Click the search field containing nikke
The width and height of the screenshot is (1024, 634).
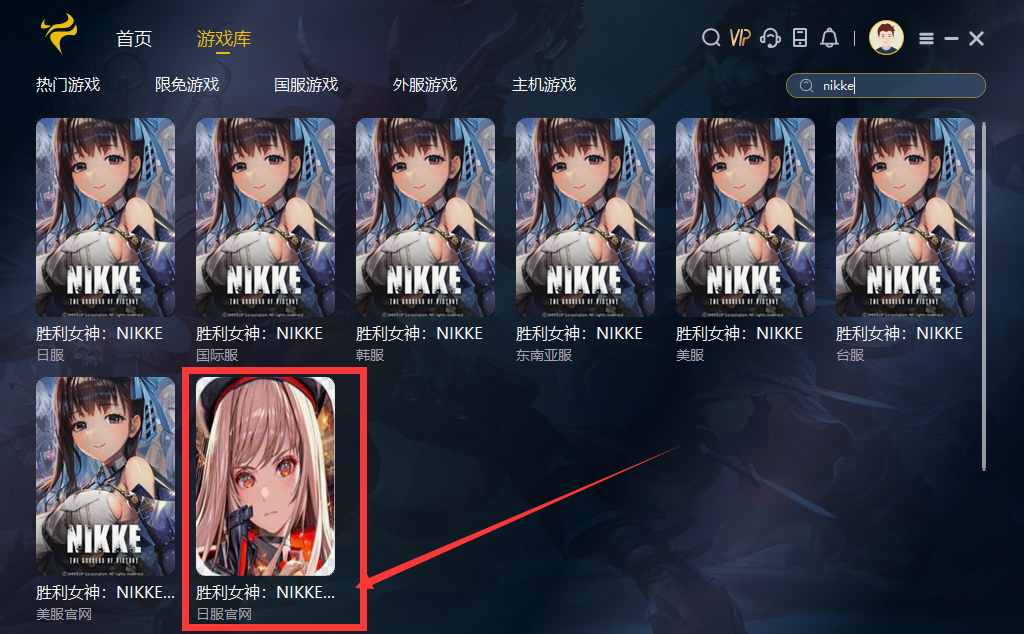pos(895,86)
